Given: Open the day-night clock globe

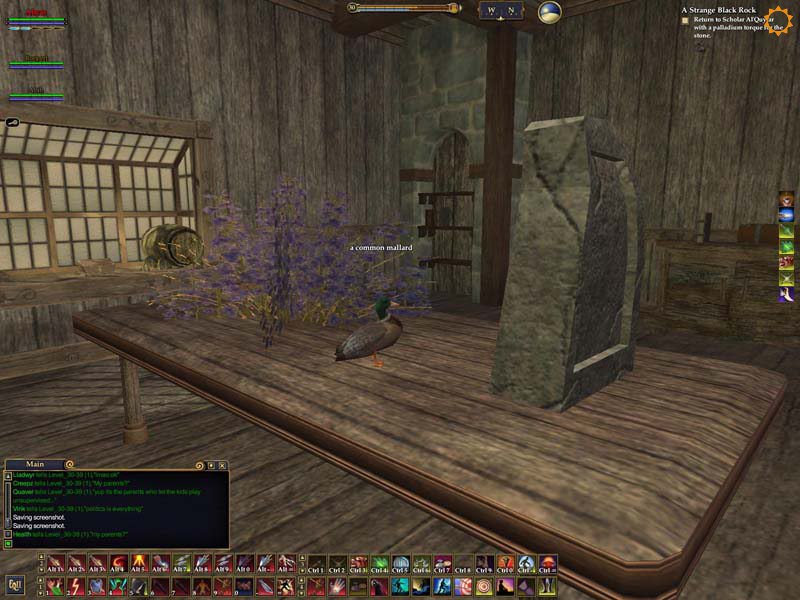Looking at the screenshot, I should (549, 12).
